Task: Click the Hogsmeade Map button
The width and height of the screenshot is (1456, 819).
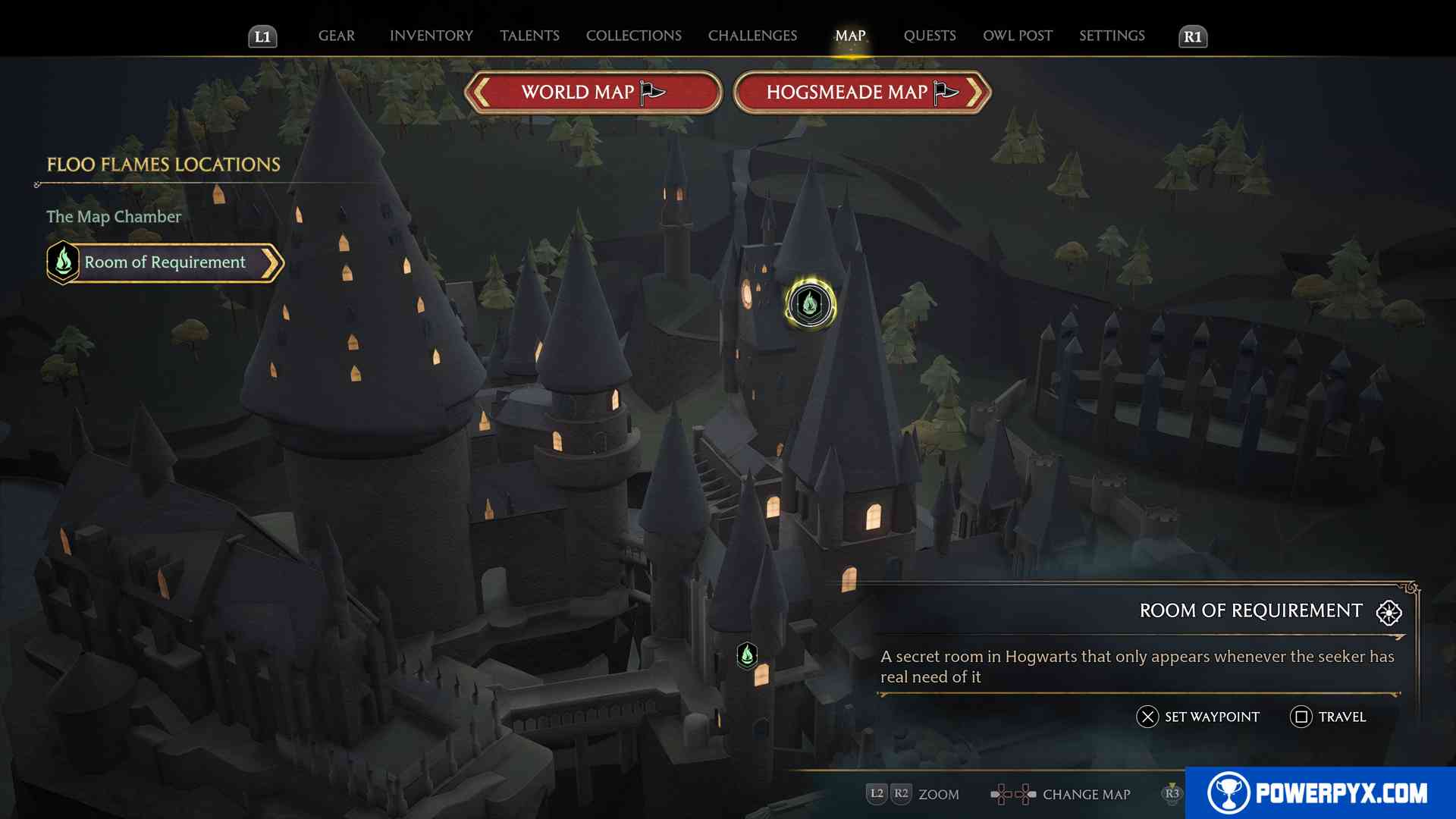Action: click(x=849, y=91)
